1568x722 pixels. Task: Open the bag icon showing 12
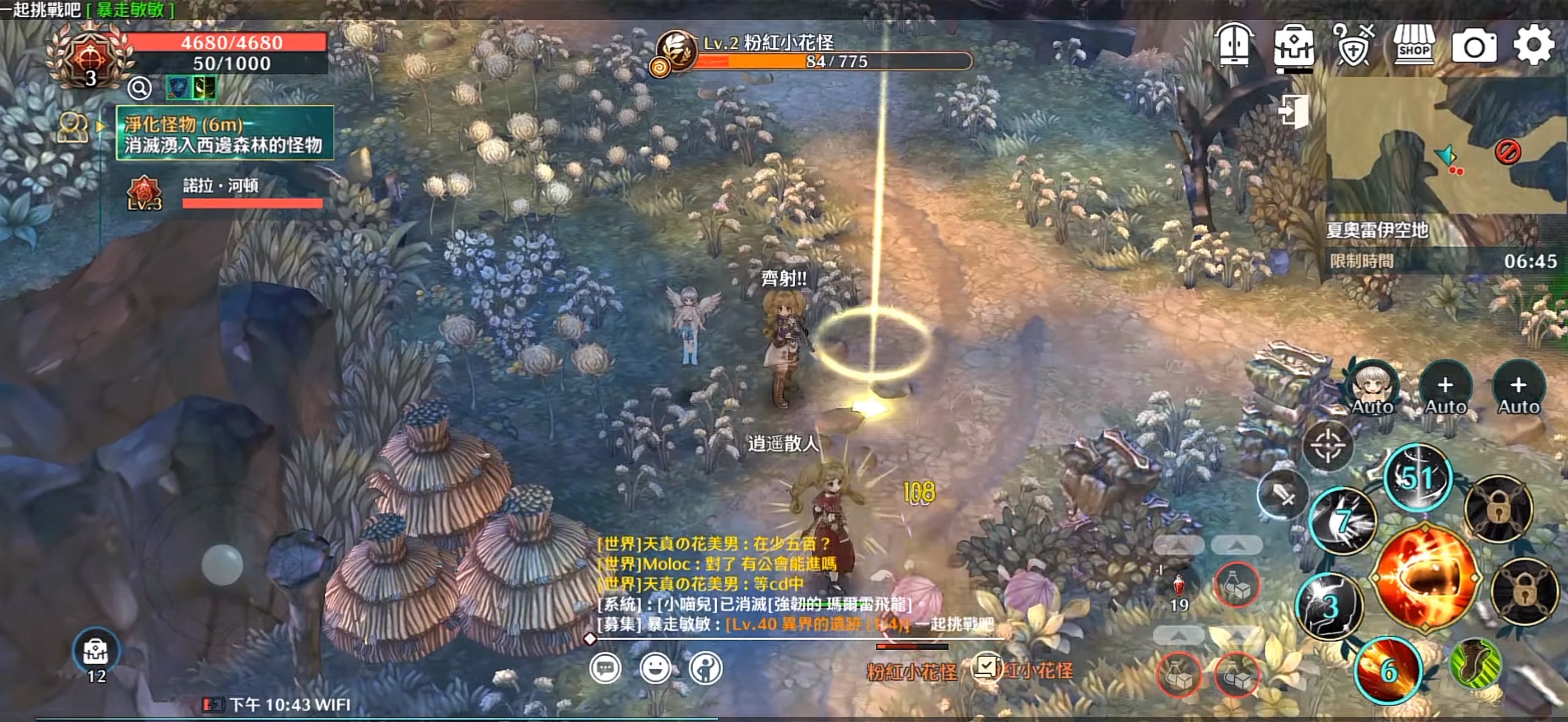(x=96, y=653)
